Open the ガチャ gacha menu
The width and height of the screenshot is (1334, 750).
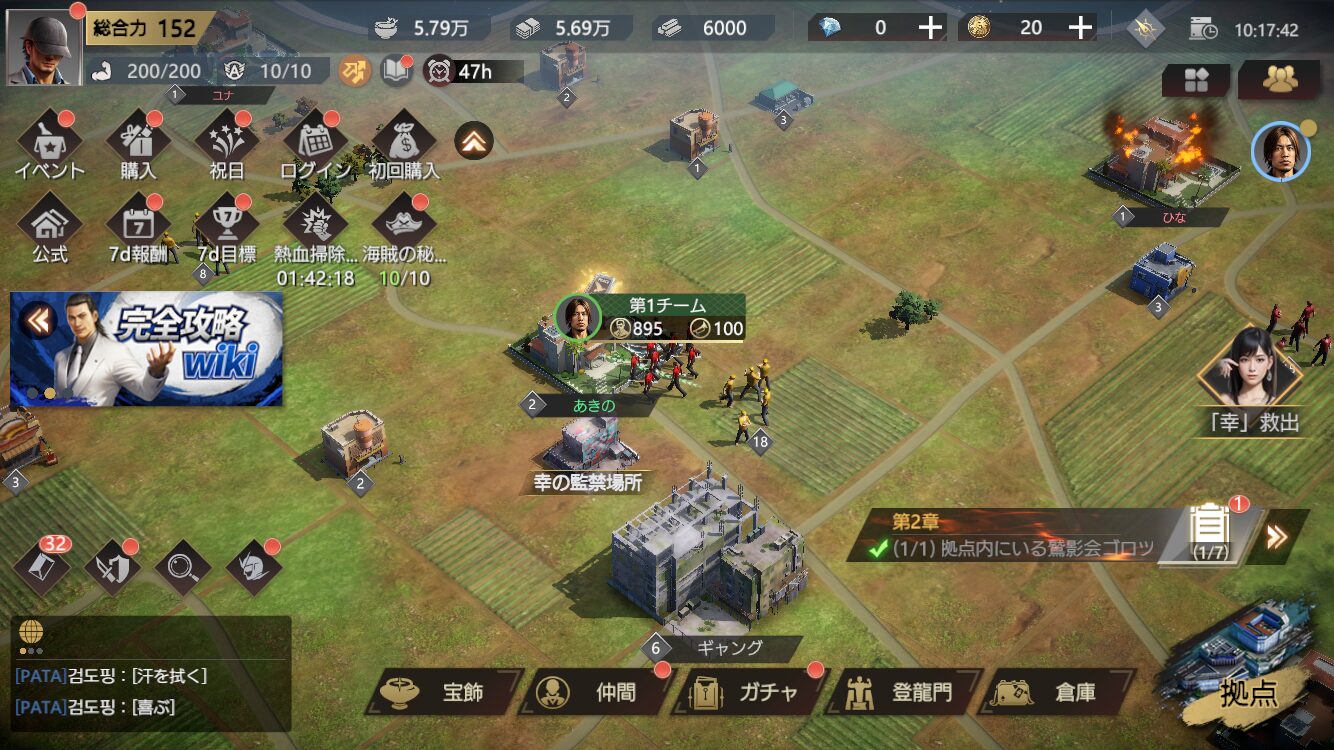point(750,692)
